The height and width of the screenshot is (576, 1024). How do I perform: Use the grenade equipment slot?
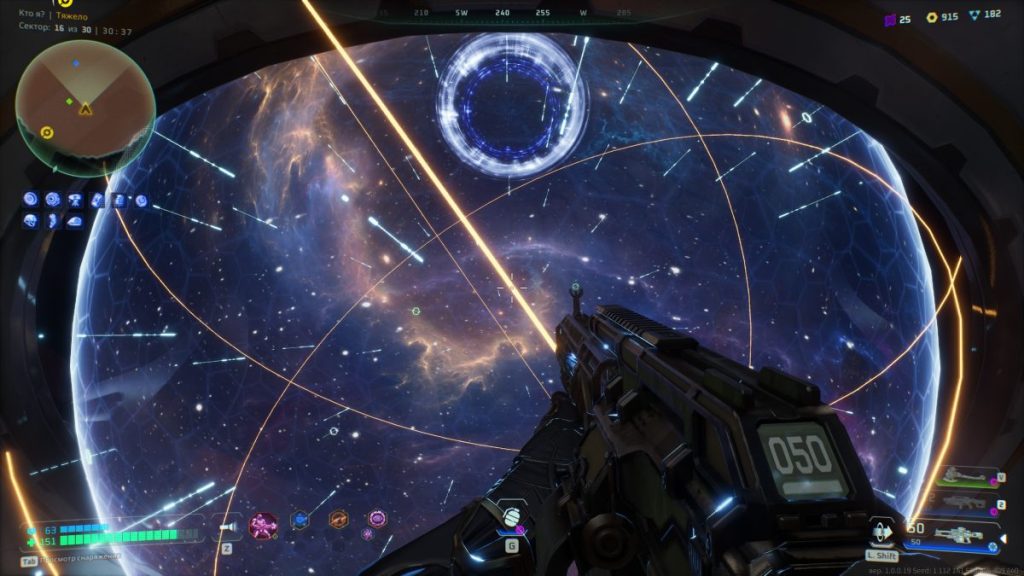510,518
